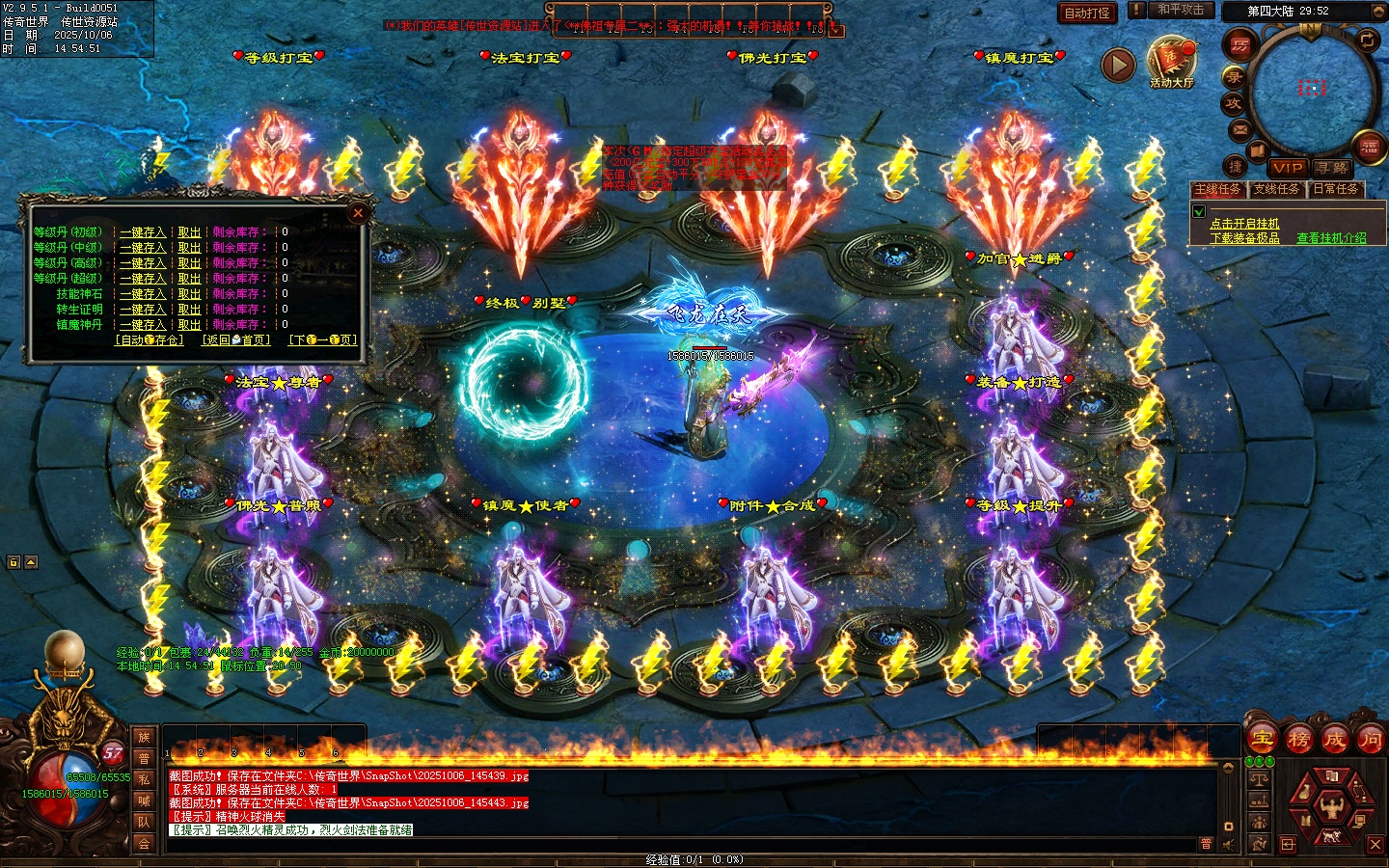Toggle the green quest tracker checkbox
Screen dimensions: 1389x868
(1199, 211)
